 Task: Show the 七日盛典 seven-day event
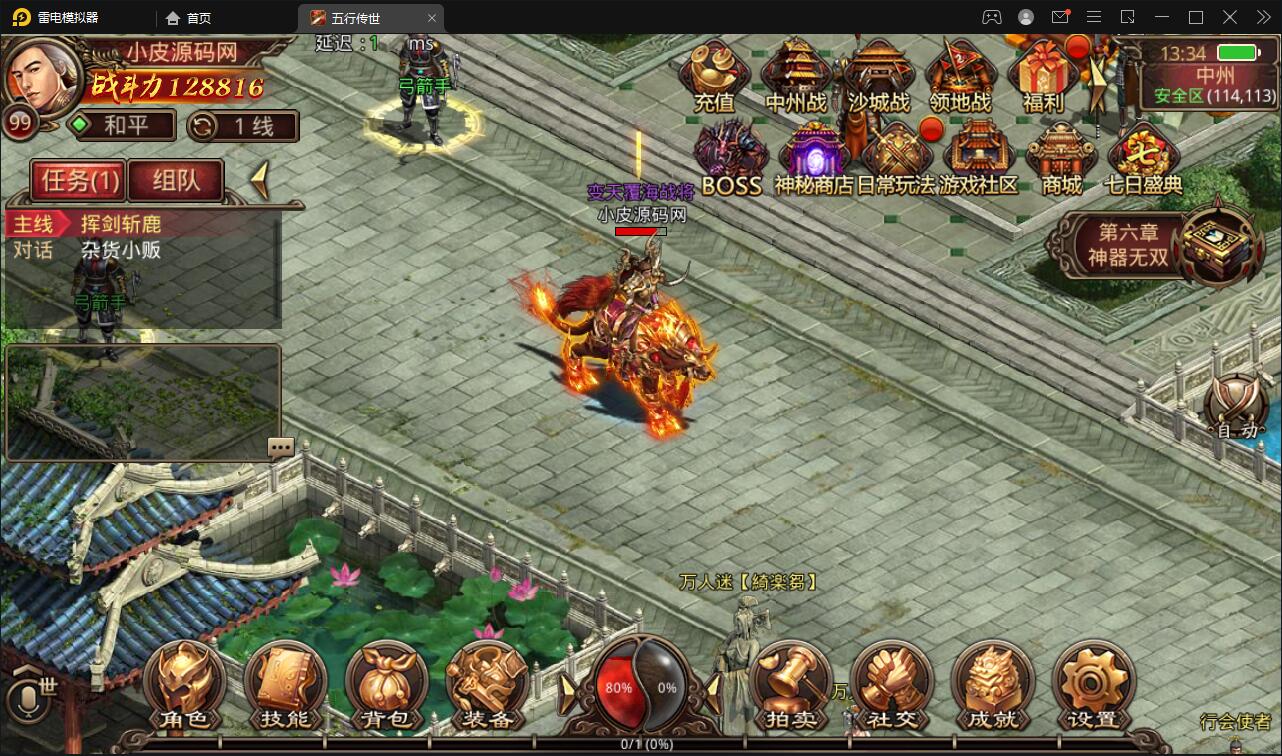point(1143,158)
